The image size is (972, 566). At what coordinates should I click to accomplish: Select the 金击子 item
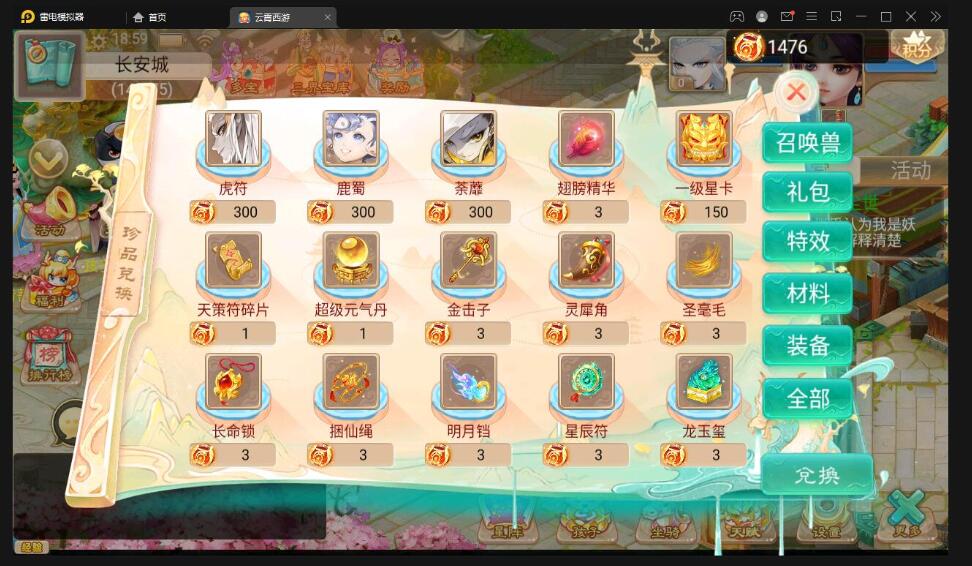(x=468, y=261)
